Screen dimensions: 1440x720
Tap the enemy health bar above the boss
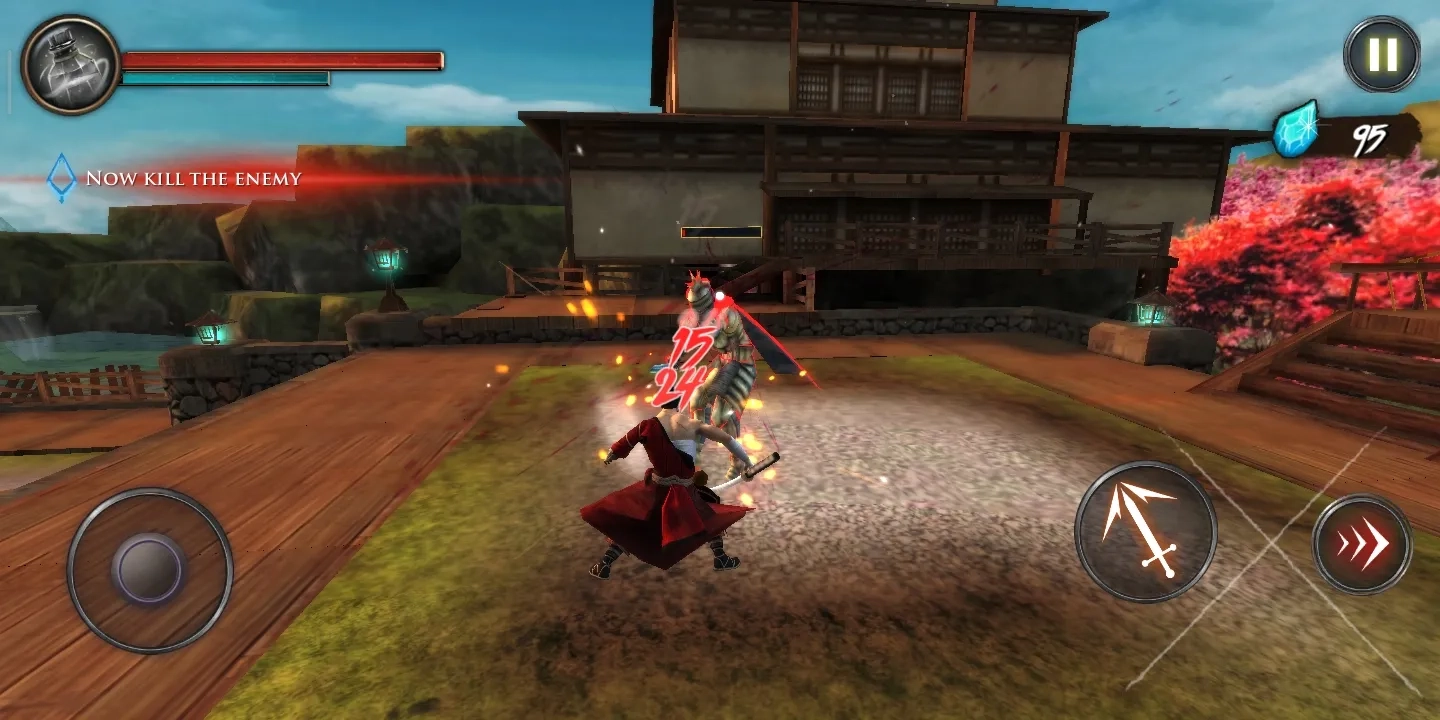point(722,233)
